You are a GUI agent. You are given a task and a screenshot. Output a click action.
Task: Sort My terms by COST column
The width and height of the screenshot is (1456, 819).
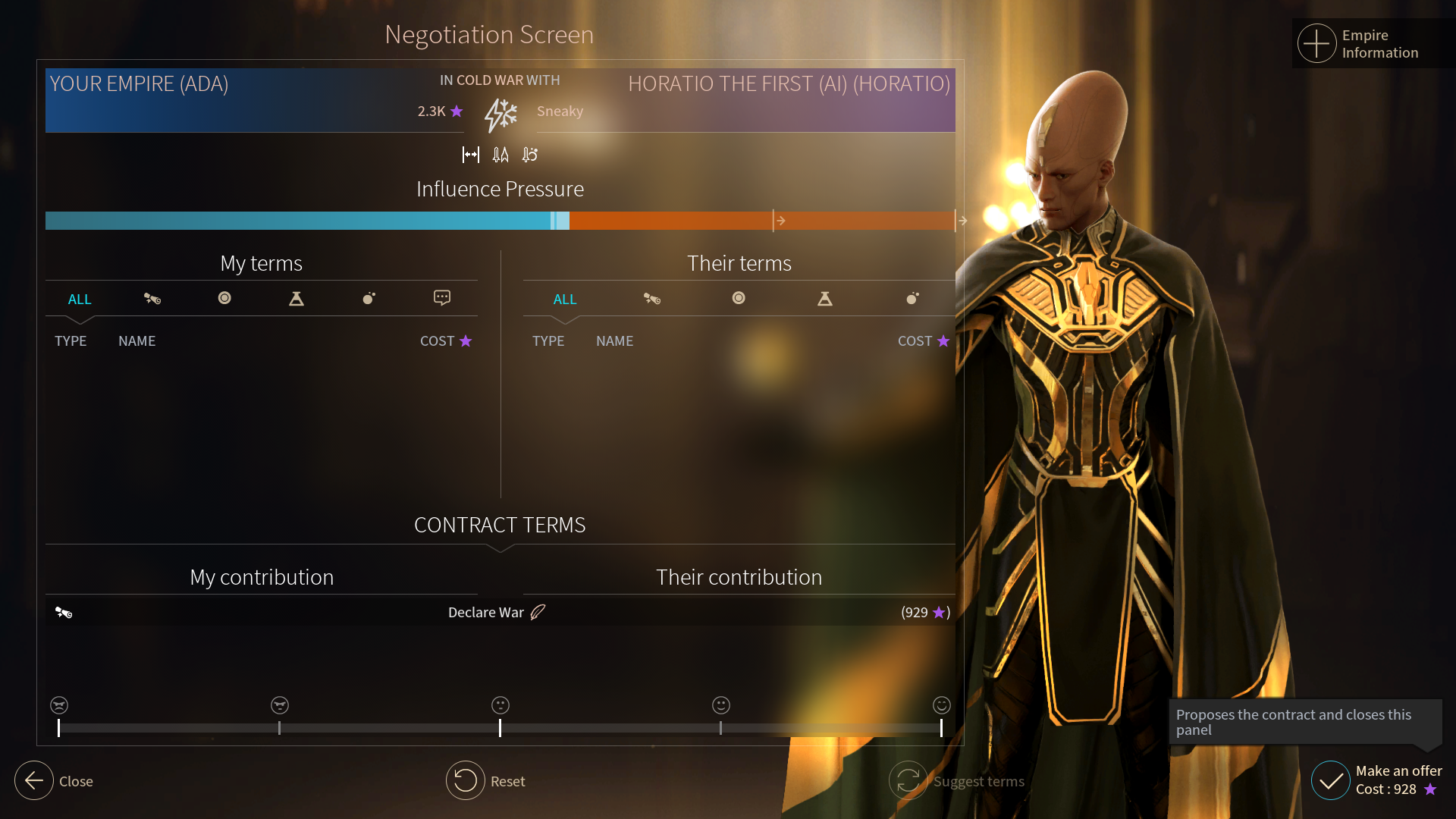[x=445, y=341]
